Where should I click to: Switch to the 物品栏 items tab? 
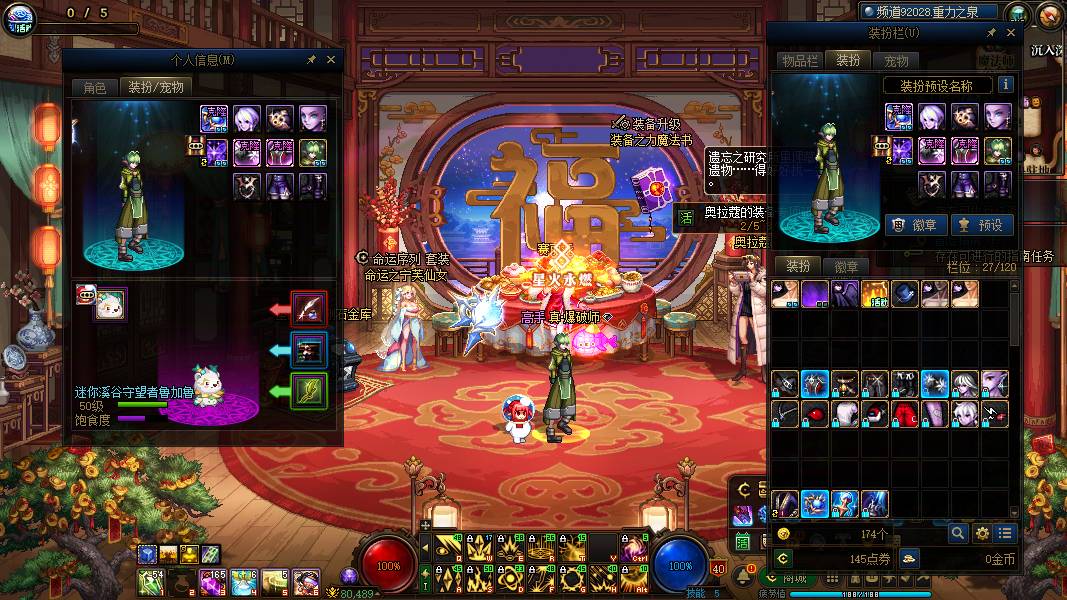pos(798,61)
